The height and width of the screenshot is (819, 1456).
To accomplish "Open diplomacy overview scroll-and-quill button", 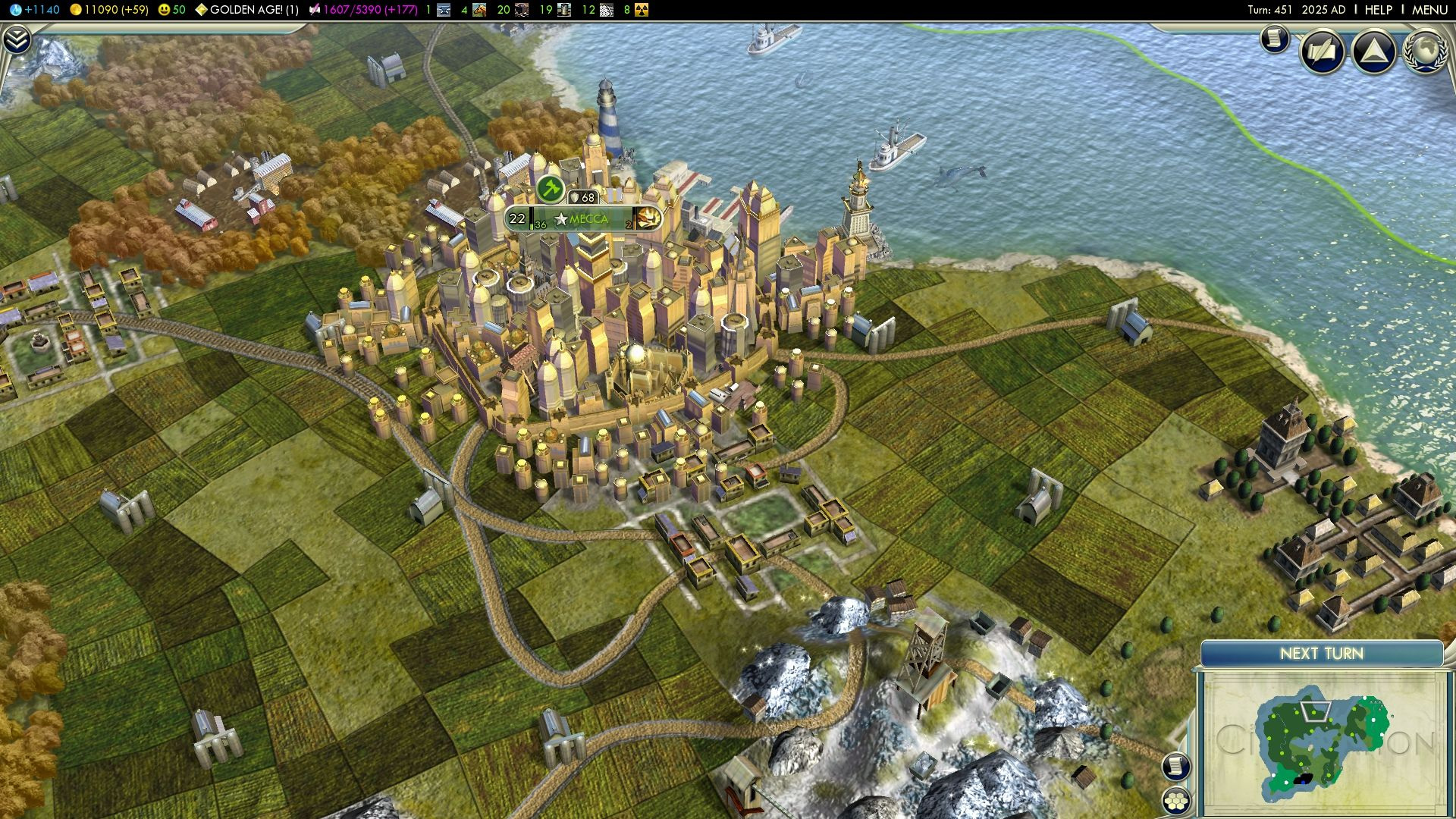I will point(1323,52).
